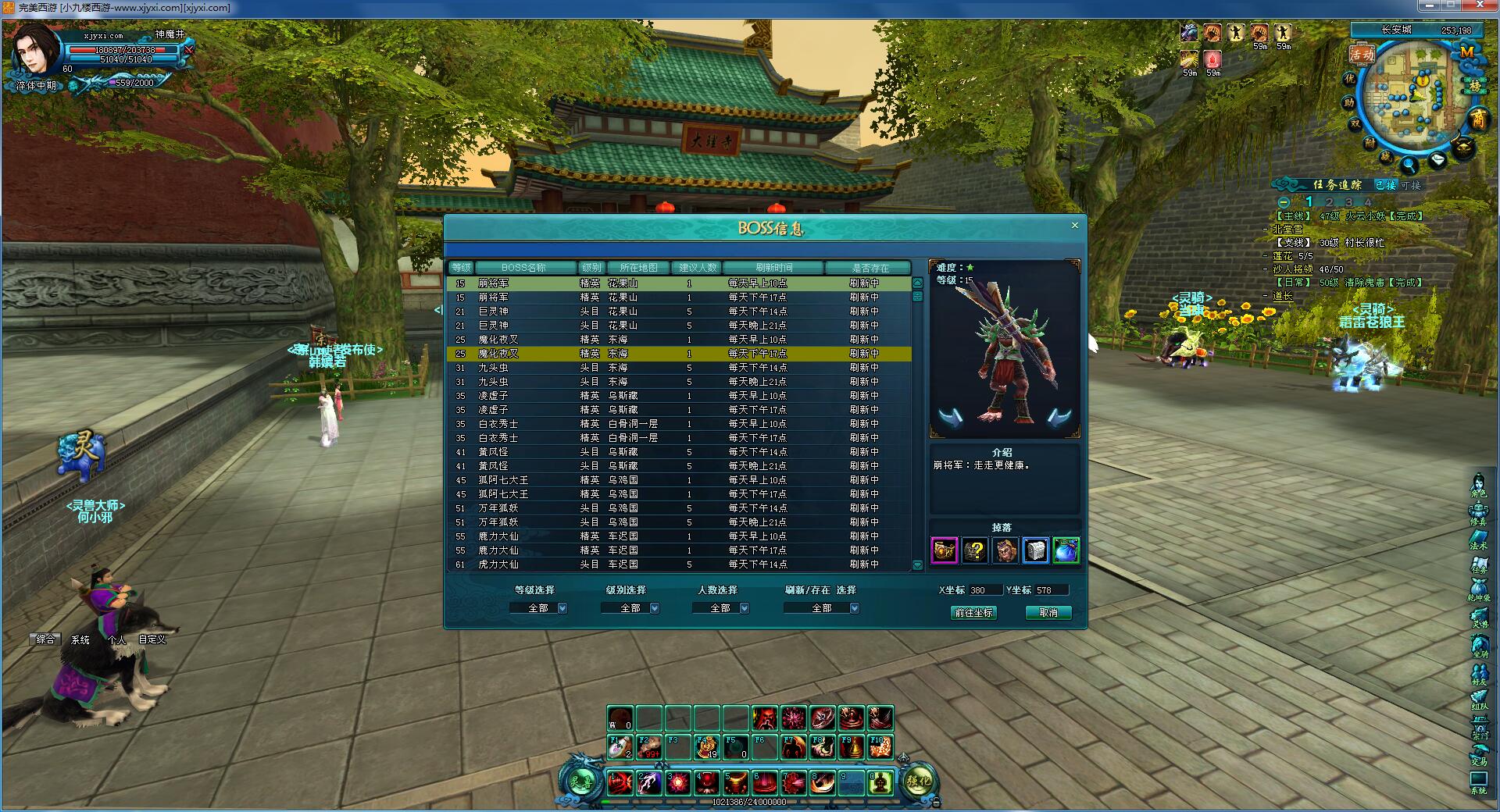Open the 活动 events button
This screenshot has height=812, width=1500.
[1362, 54]
